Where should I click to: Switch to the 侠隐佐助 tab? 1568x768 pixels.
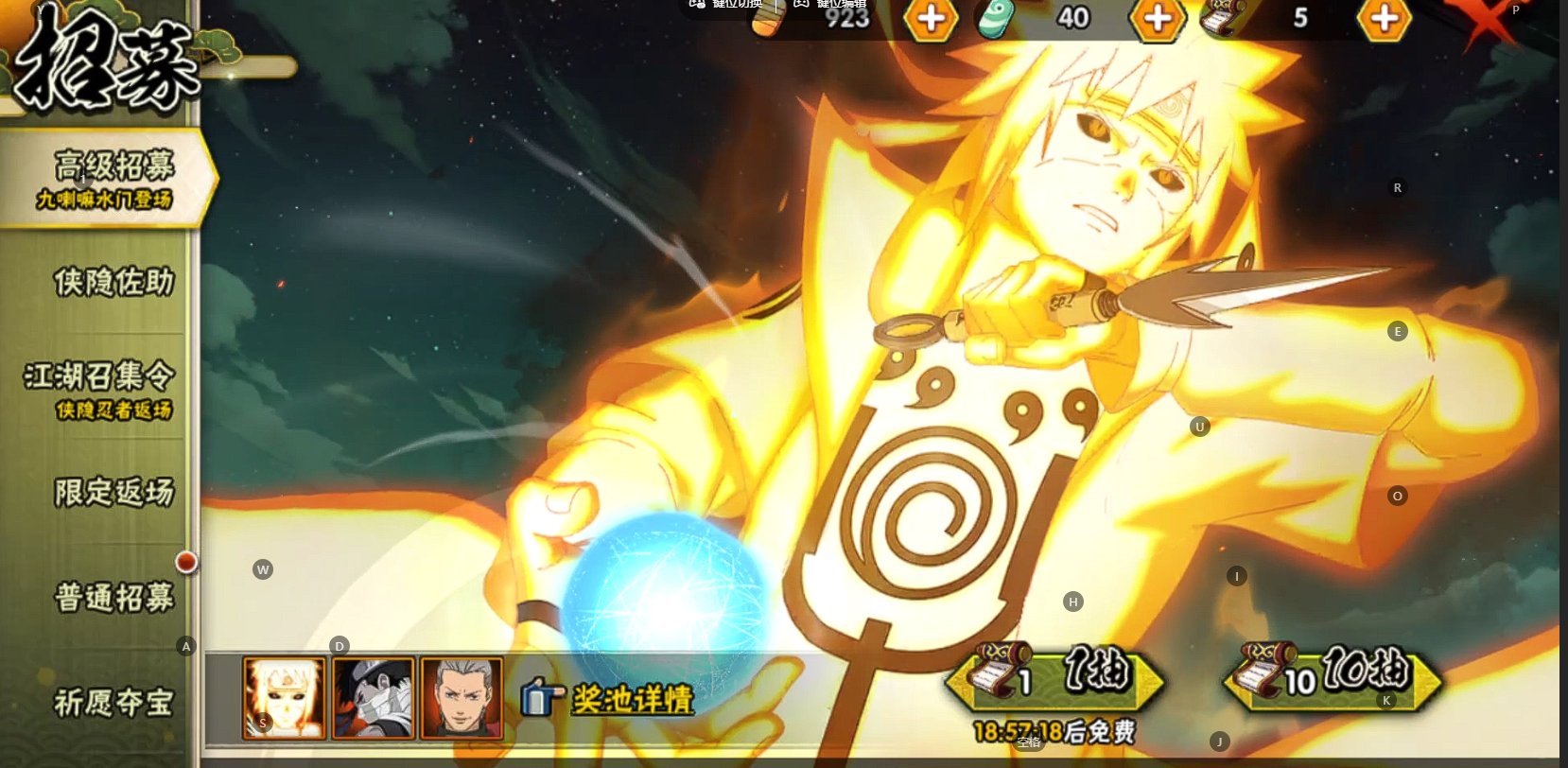[x=113, y=282]
